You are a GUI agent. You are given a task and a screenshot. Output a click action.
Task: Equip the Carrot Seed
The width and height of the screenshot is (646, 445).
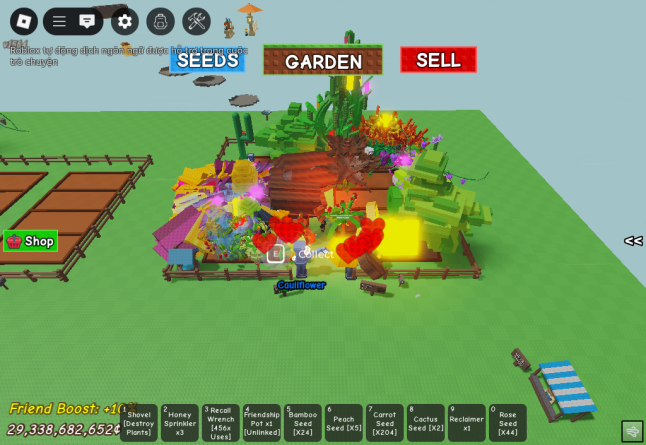click(385, 423)
